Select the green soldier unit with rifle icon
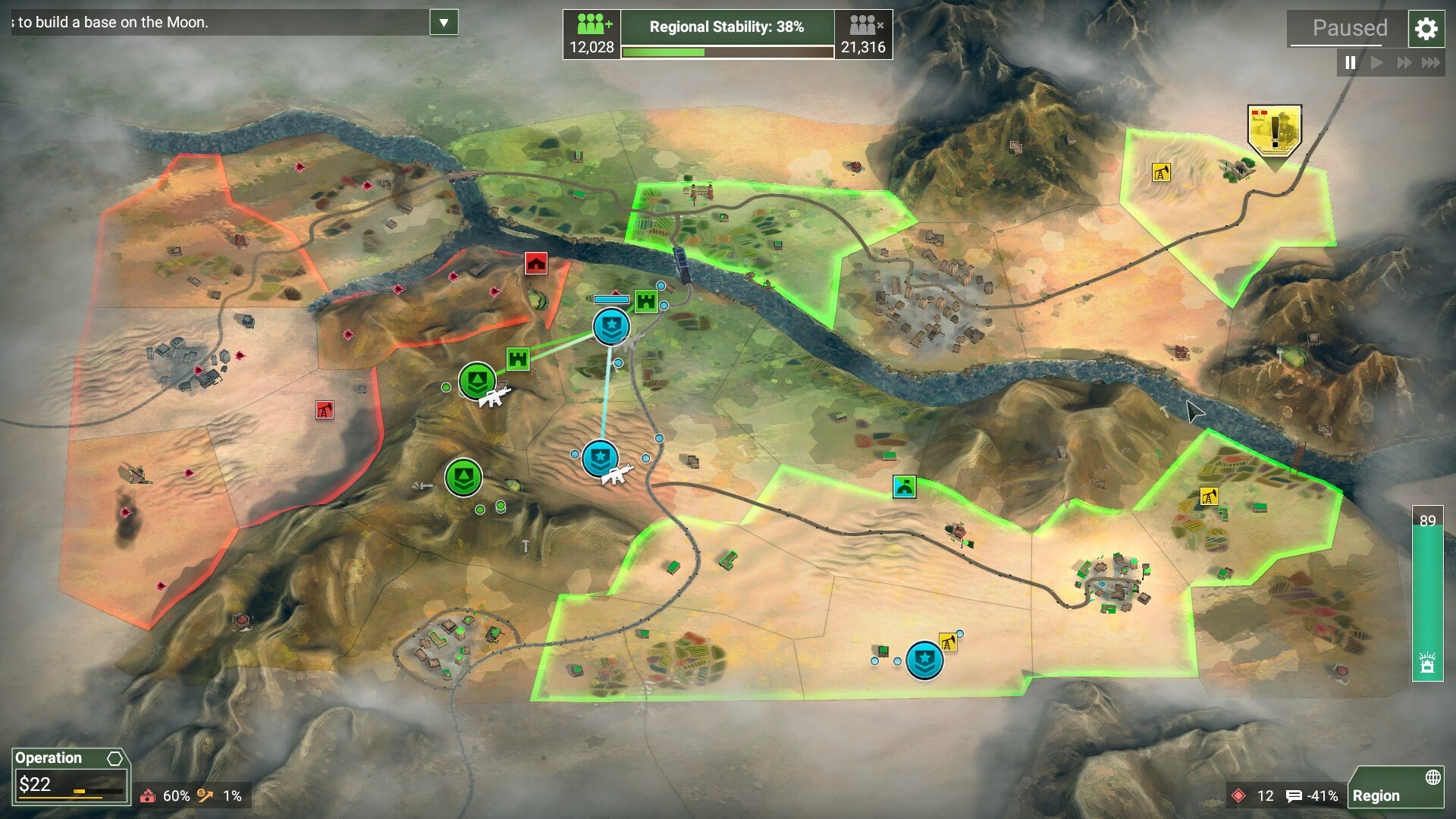1456x819 pixels. pyautogui.click(x=477, y=380)
